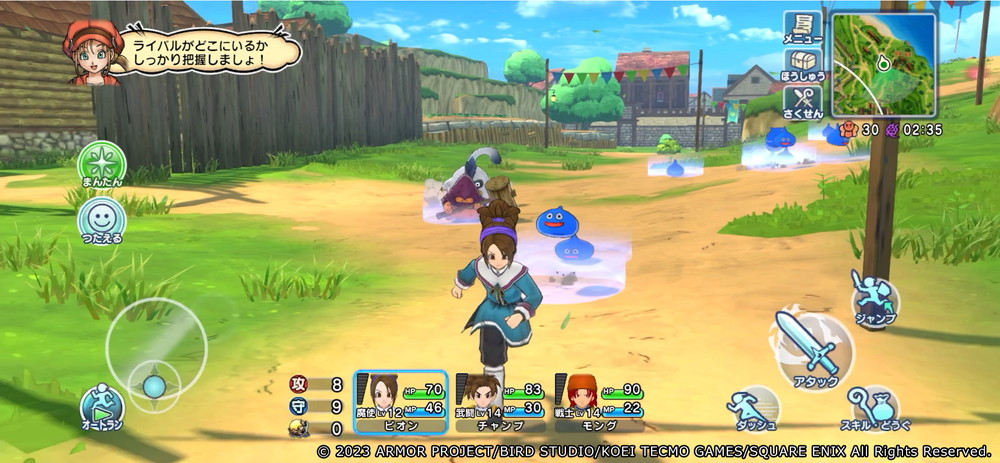The width and height of the screenshot is (1000, 463).
Task: Tap the つたえる smiley message button
Action: click(x=102, y=219)
